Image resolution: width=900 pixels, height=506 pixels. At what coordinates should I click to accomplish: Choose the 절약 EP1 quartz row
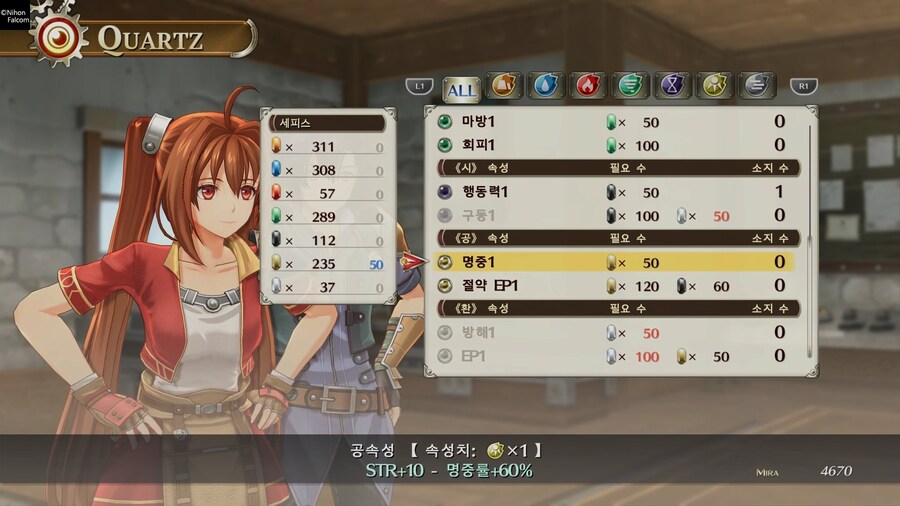coord(615,286)
